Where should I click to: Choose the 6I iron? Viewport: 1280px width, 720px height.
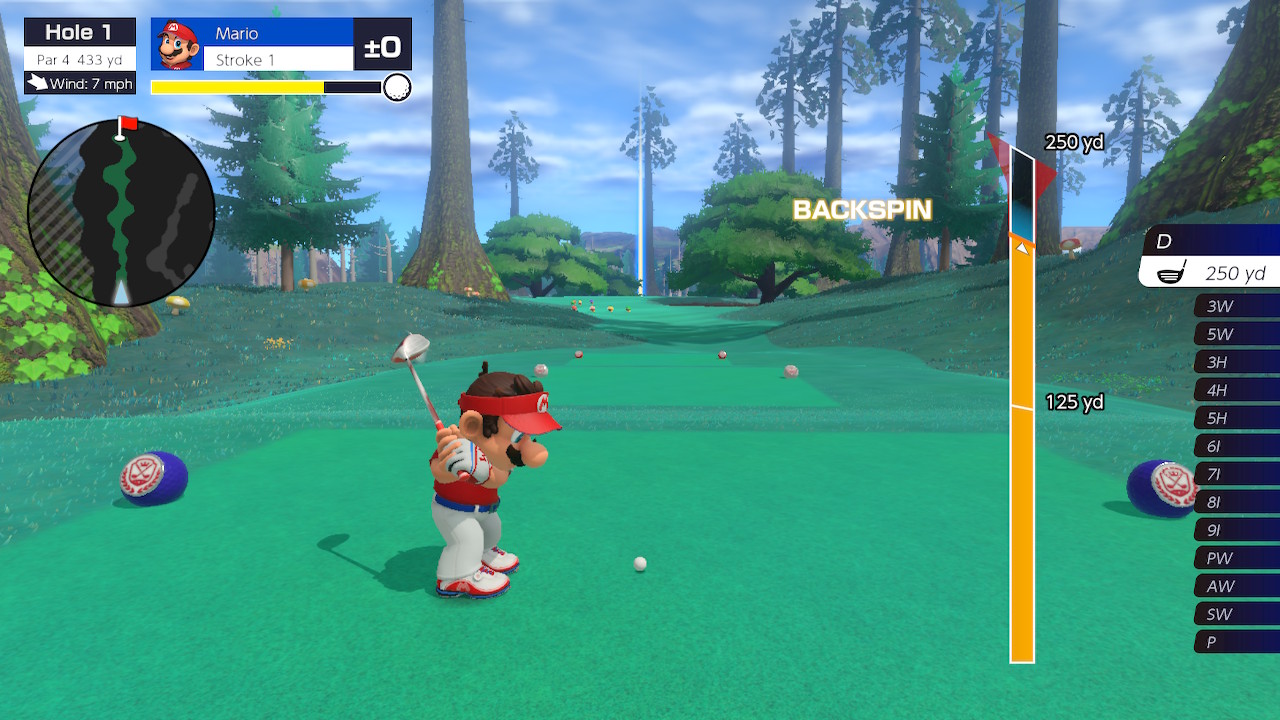[1236, 446]
